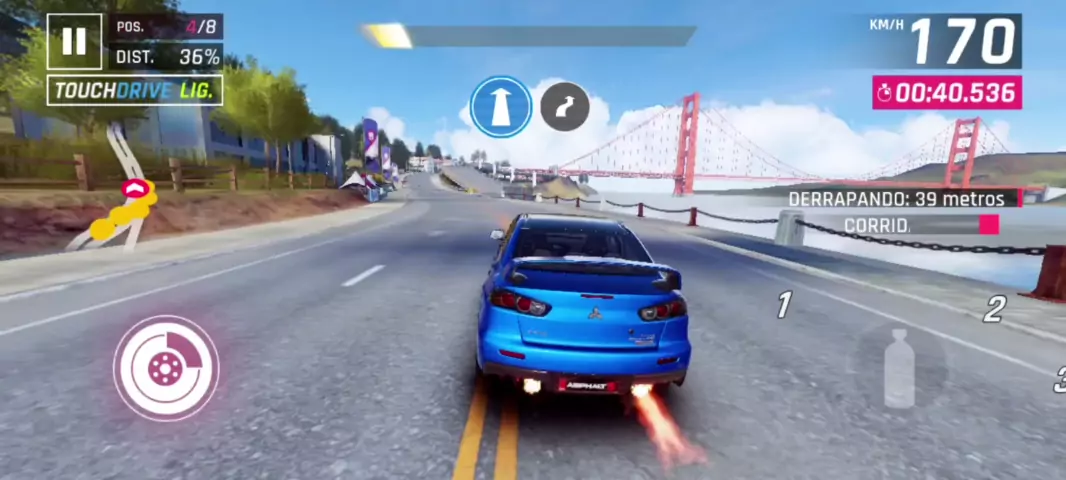
Task: Tap the drift brake button
Action: [165, 367]
